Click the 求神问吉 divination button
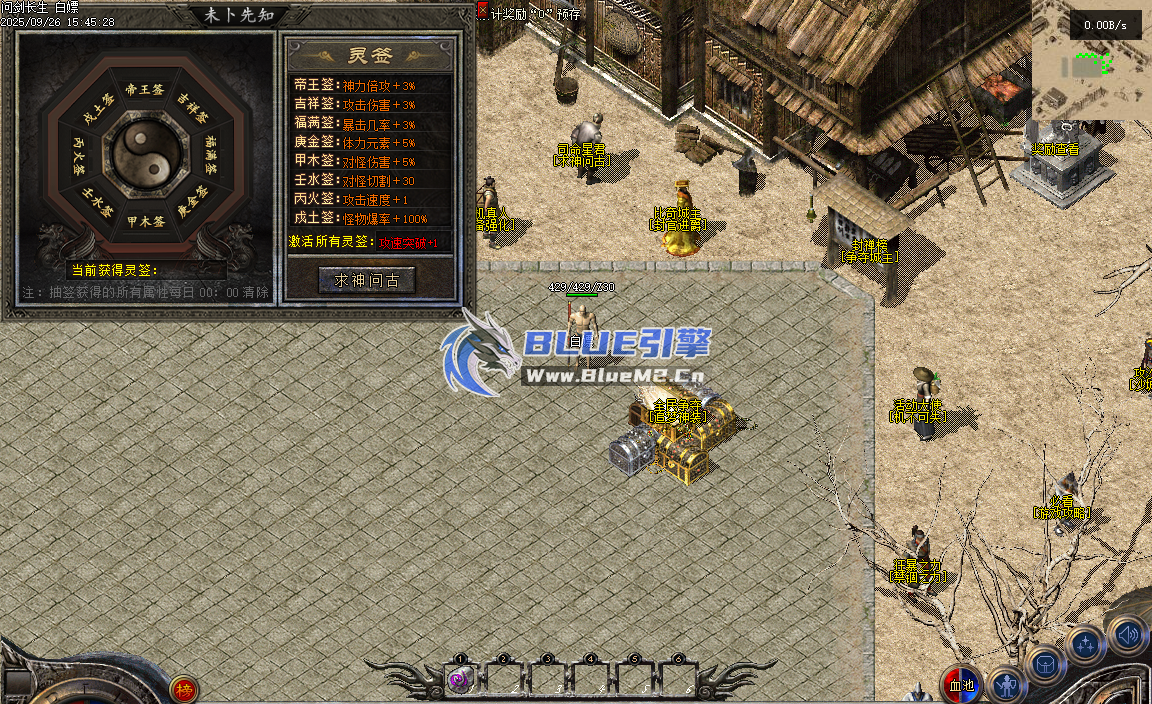Image resolution: width=1152 pixels, height=704 pixels. click(366, 281)
